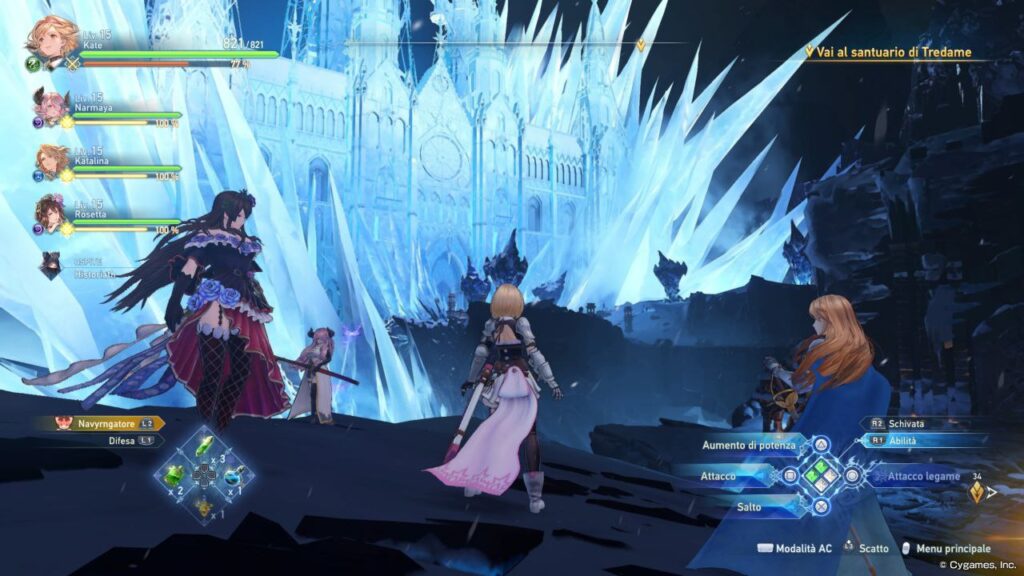Select Kate's party portrait
This screenshot has width=1024, height=576.
click(50, 40)
